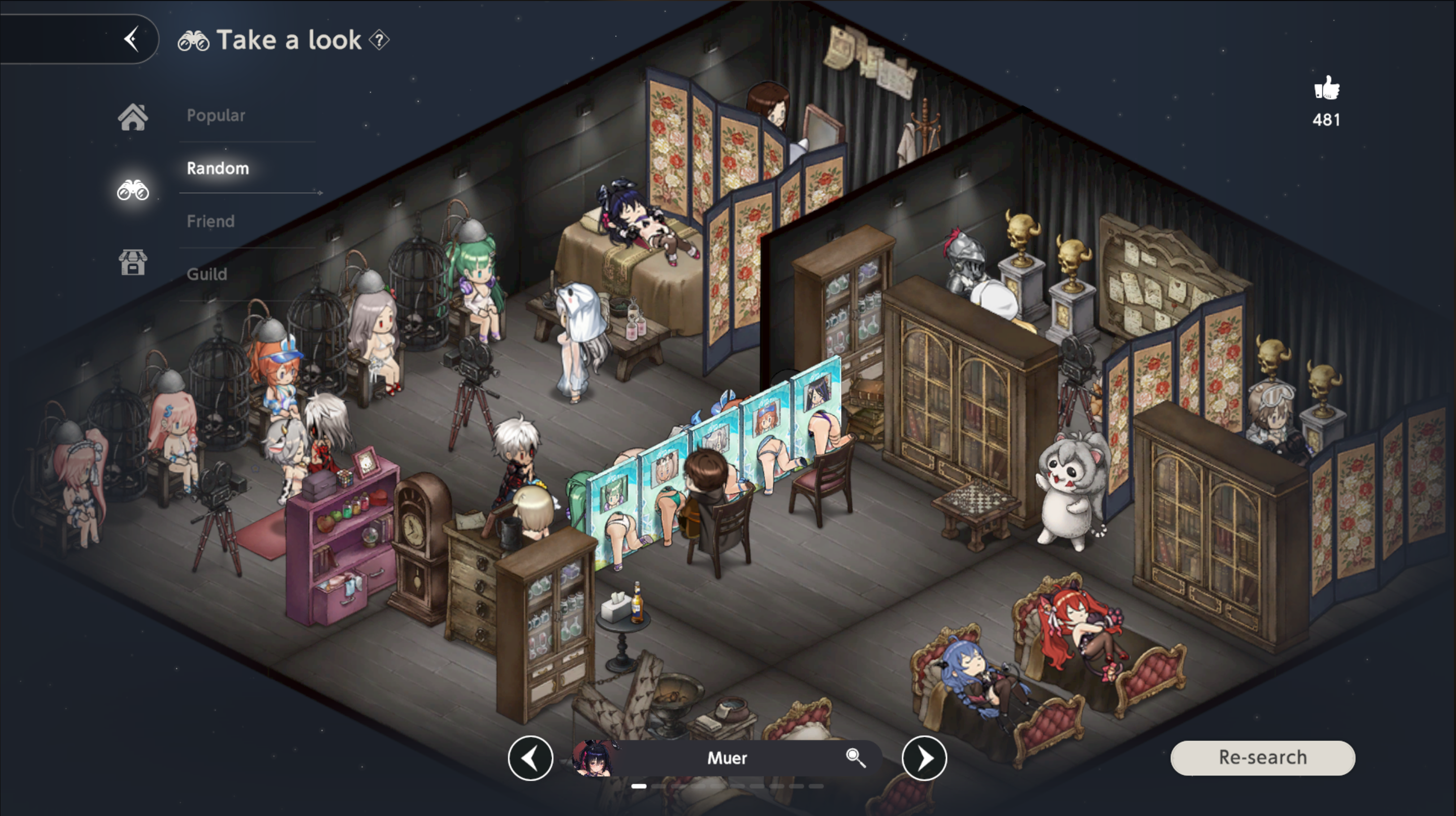Click the magnifier search icon beside Muer
Image resolution: width=1456 pixels, height=816 pixels.
coord(855,757)
